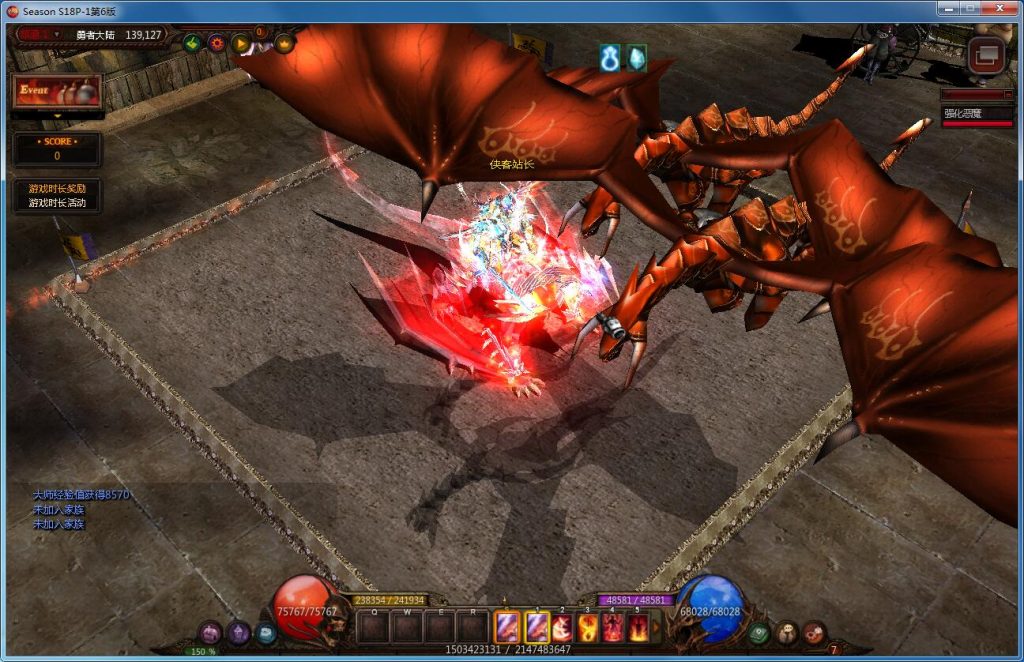
Task: Open the red gear settings icon
Action: 216,43
